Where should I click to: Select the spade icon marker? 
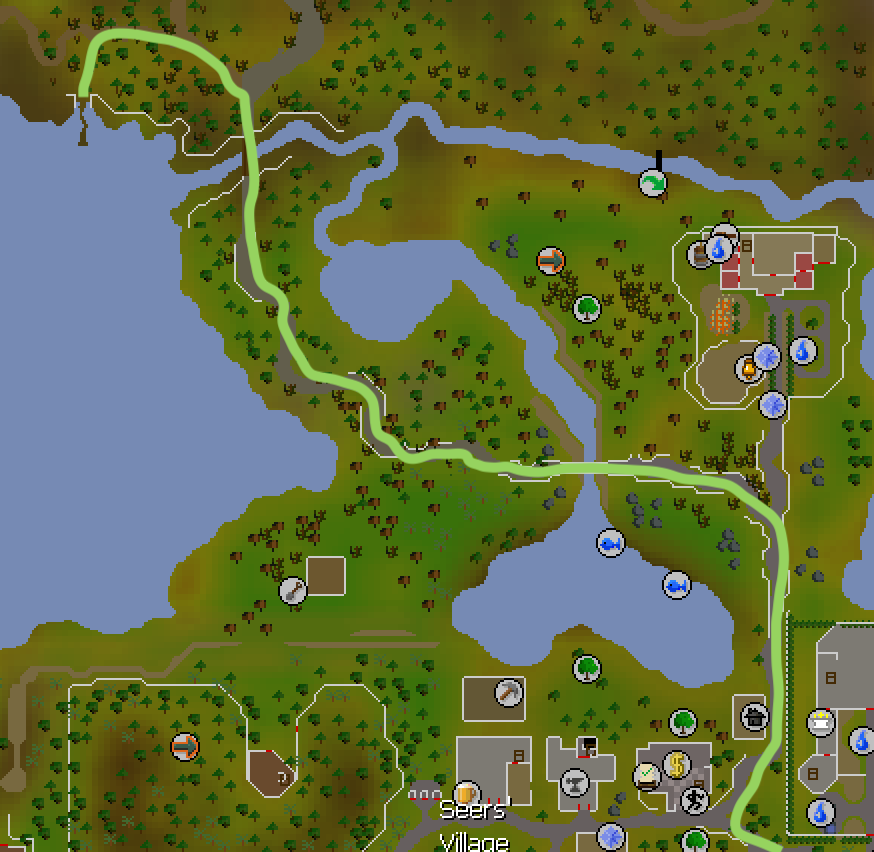292,590
